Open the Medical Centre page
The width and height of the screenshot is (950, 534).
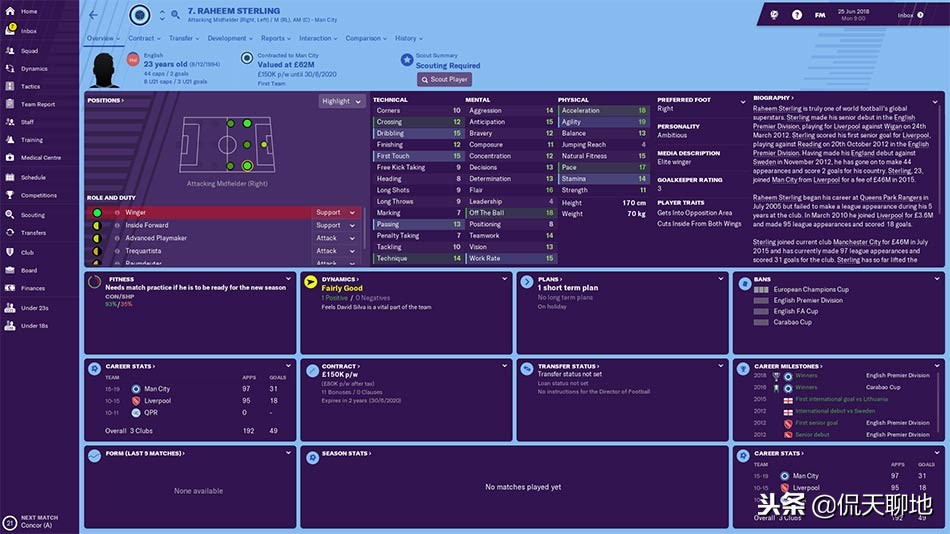[x=40, y=158]
